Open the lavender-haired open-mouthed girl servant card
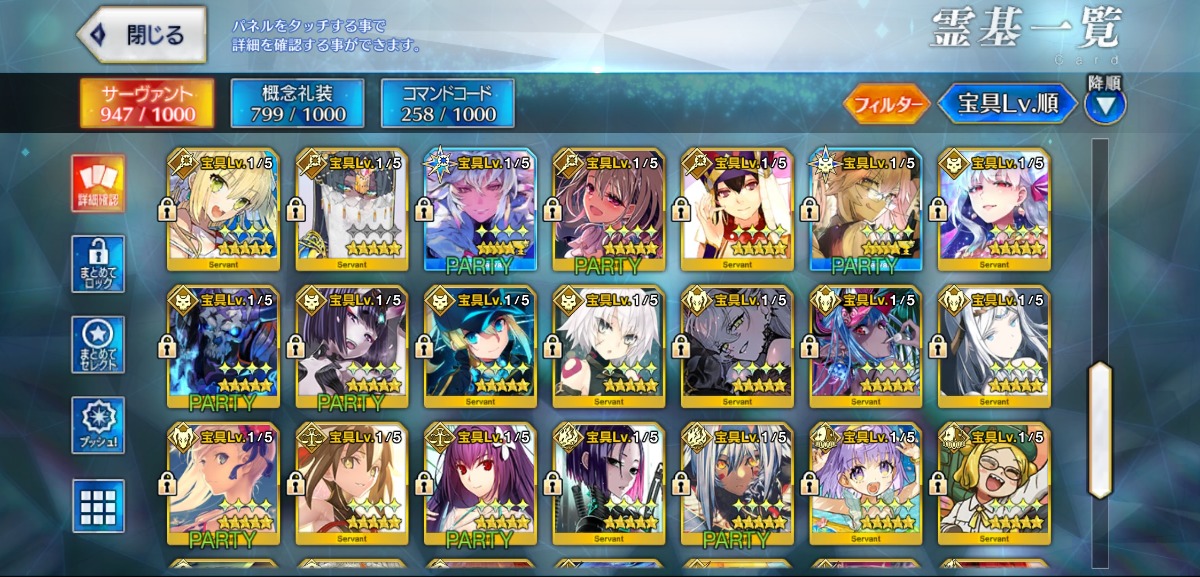 [866, 484]
